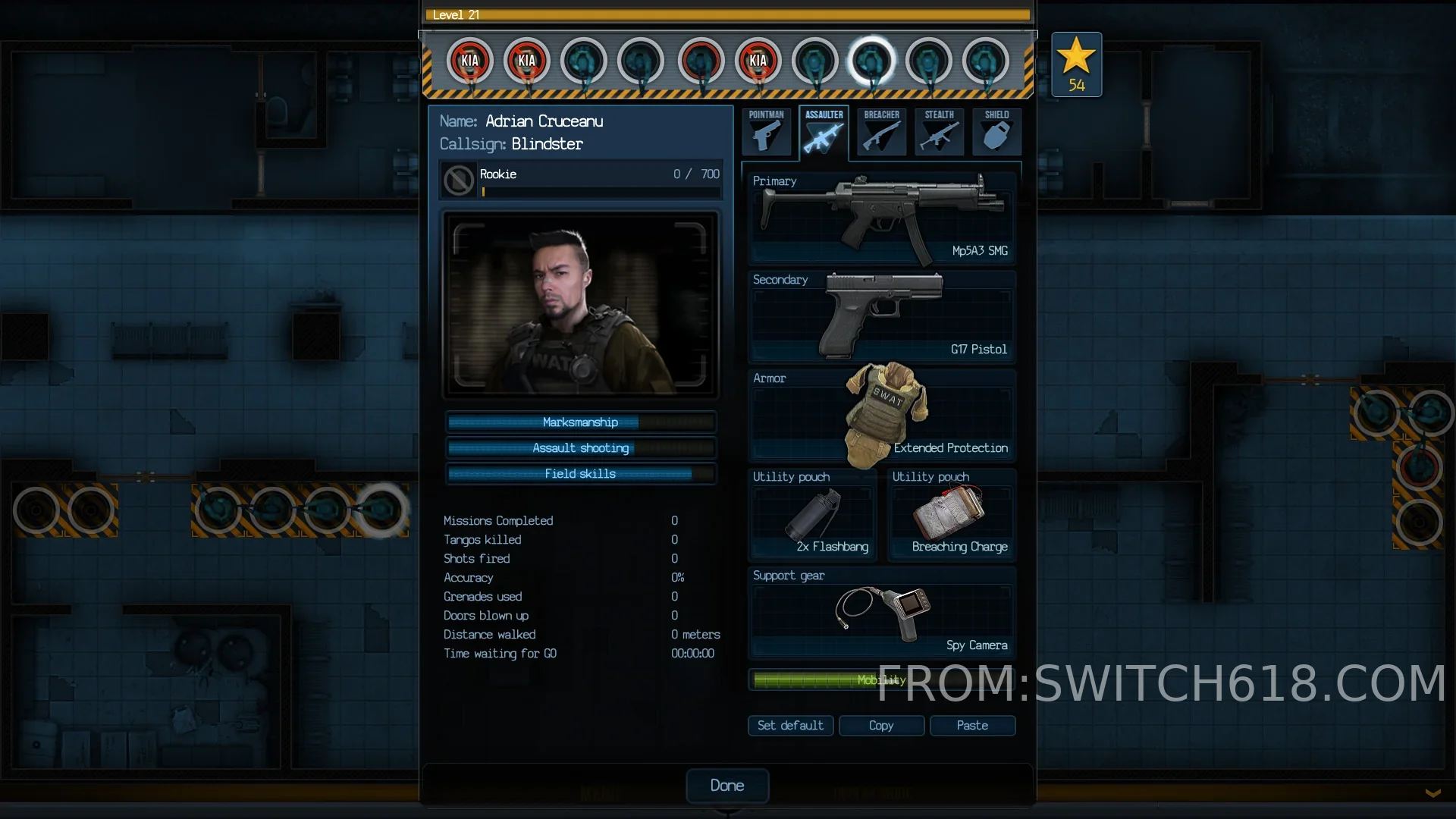1456x819 pixels.
Task: Click the 2x Flashbang utility pouch
Action: point(813,515)
